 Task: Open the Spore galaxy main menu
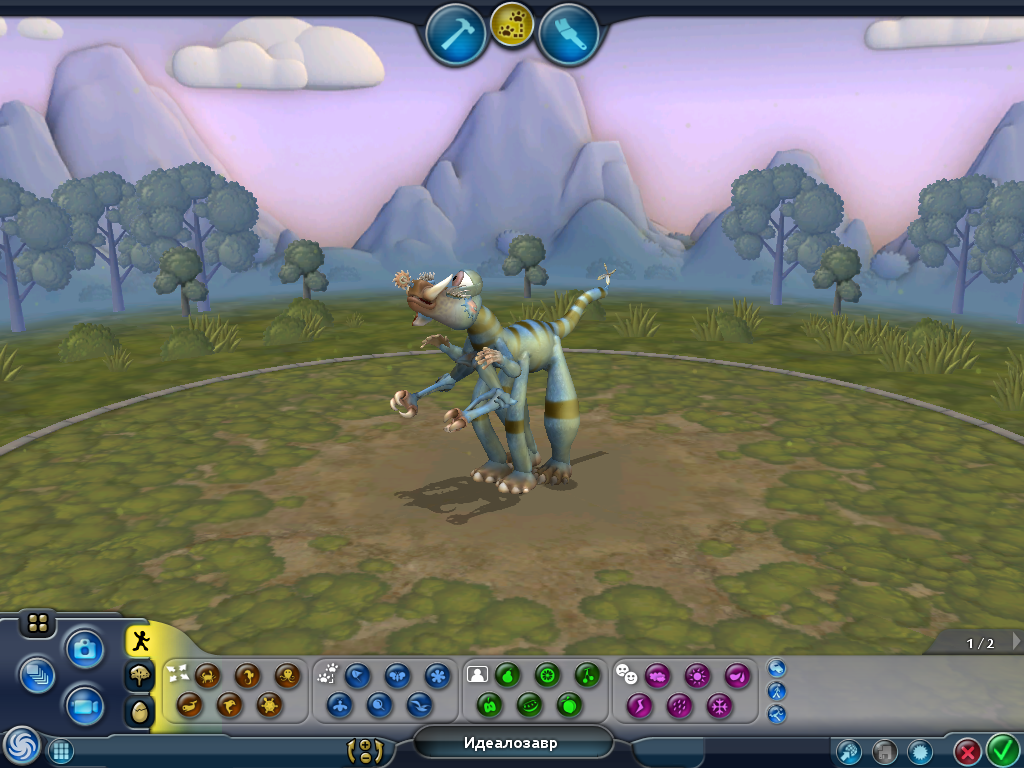(21, 745)
